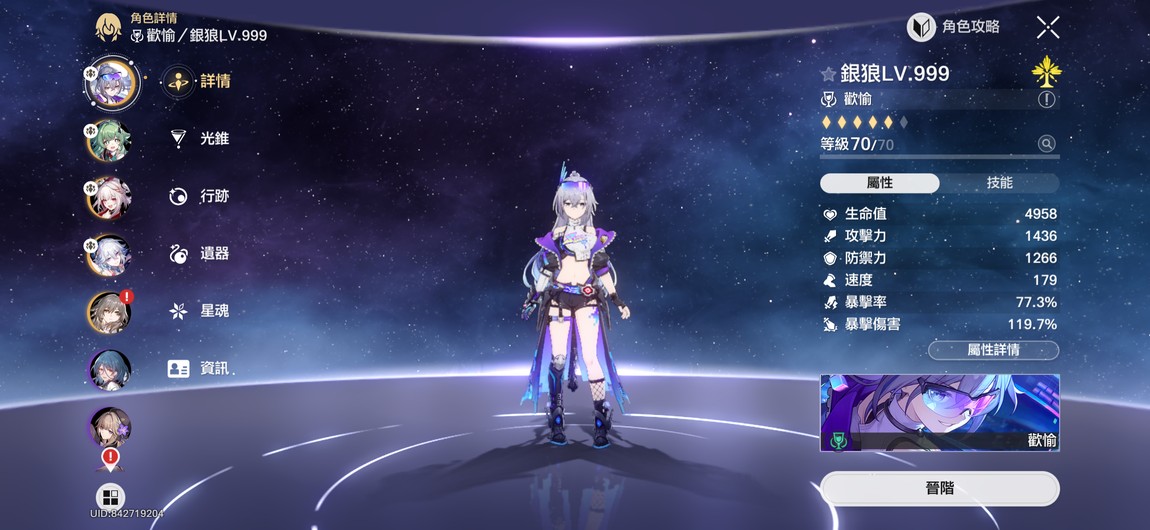1150x530 pixels.
Task: Select the brown-haired portrait with red alert badge
Action: [109, 312]
